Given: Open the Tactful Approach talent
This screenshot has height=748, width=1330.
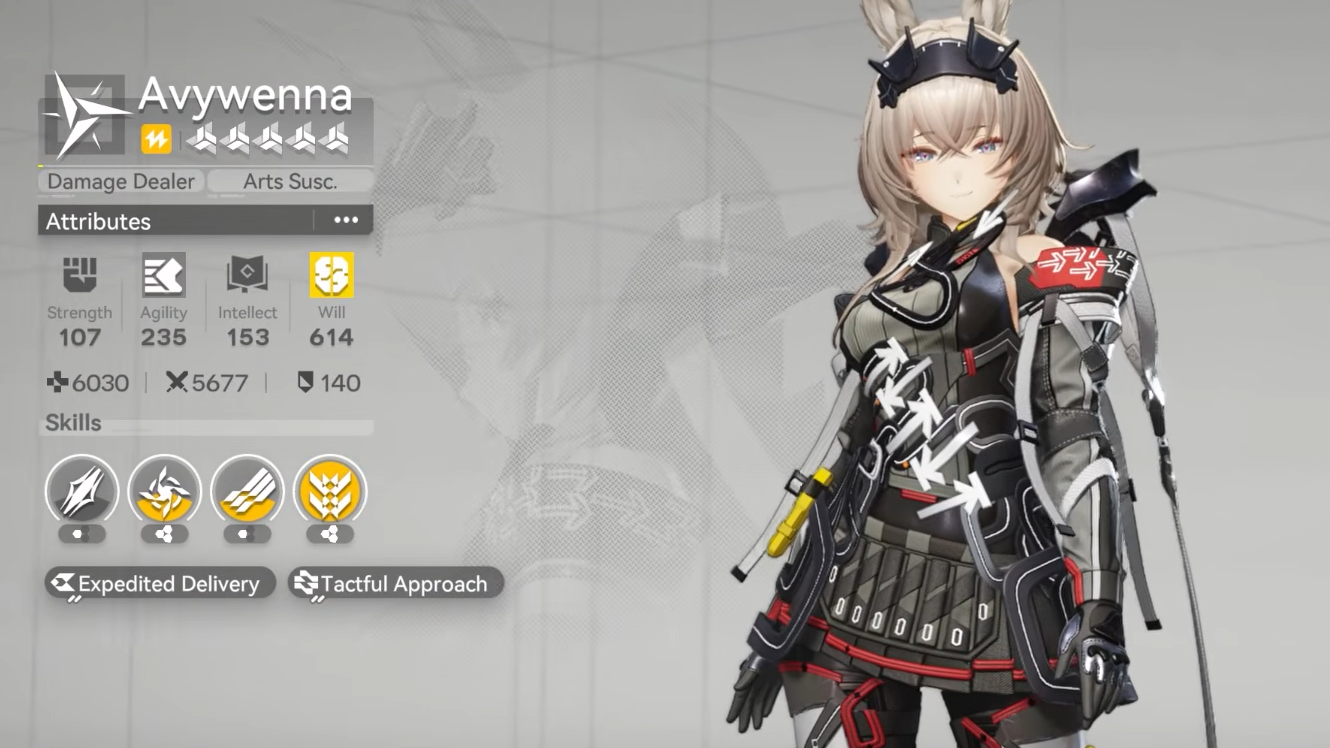Looking at the screenshot, I should [x=395, y=584].
